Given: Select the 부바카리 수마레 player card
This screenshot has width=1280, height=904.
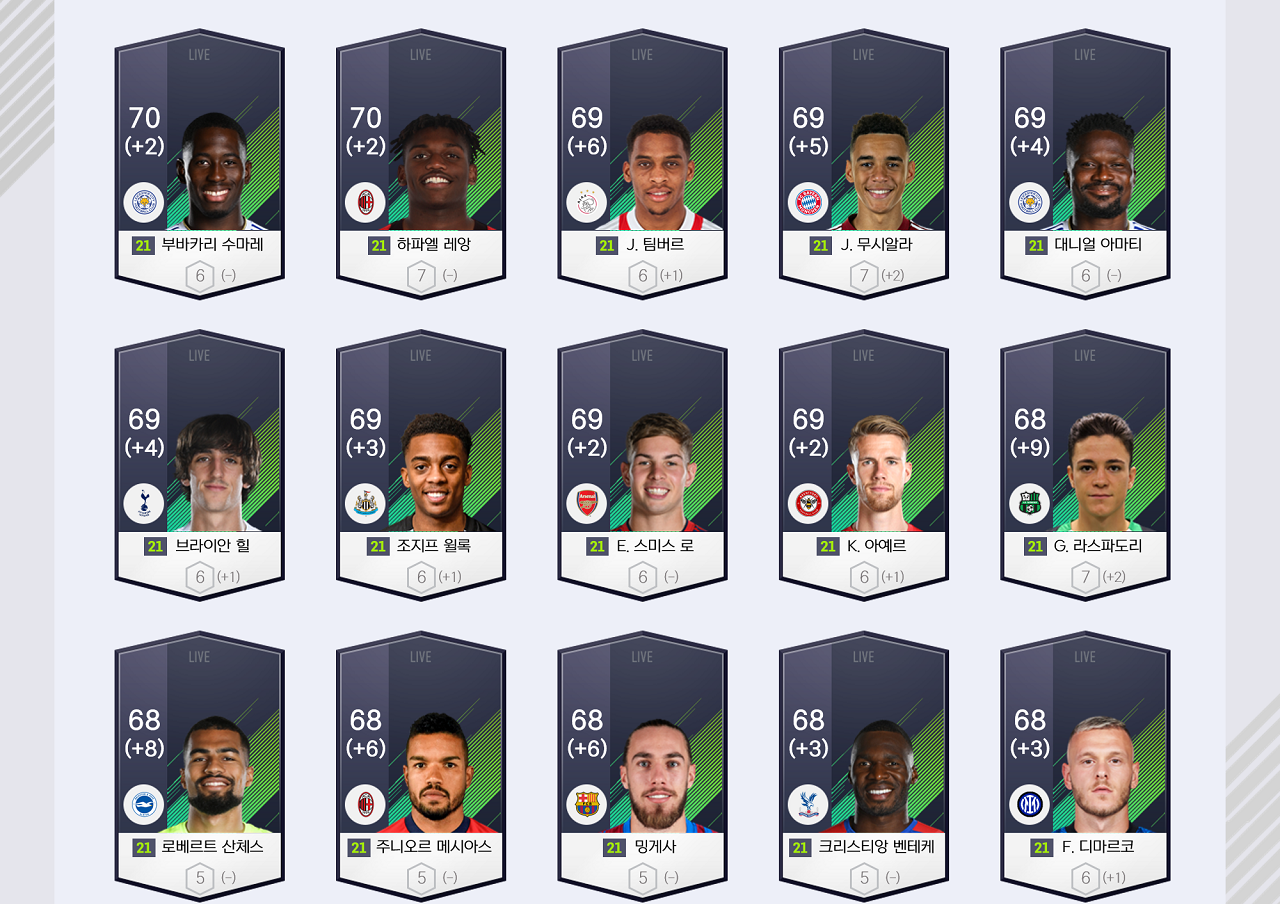Looking at the screenshot, I should pos(199,165).
